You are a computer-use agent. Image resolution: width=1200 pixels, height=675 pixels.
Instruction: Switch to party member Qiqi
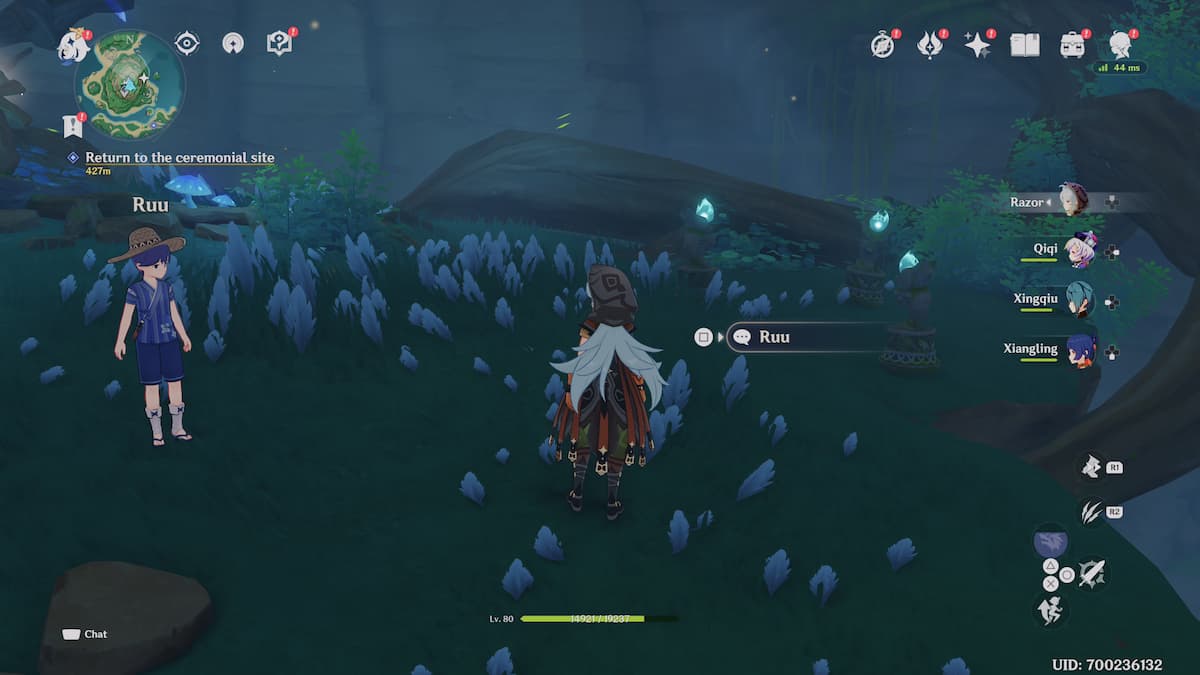[x=1079, y=249]
